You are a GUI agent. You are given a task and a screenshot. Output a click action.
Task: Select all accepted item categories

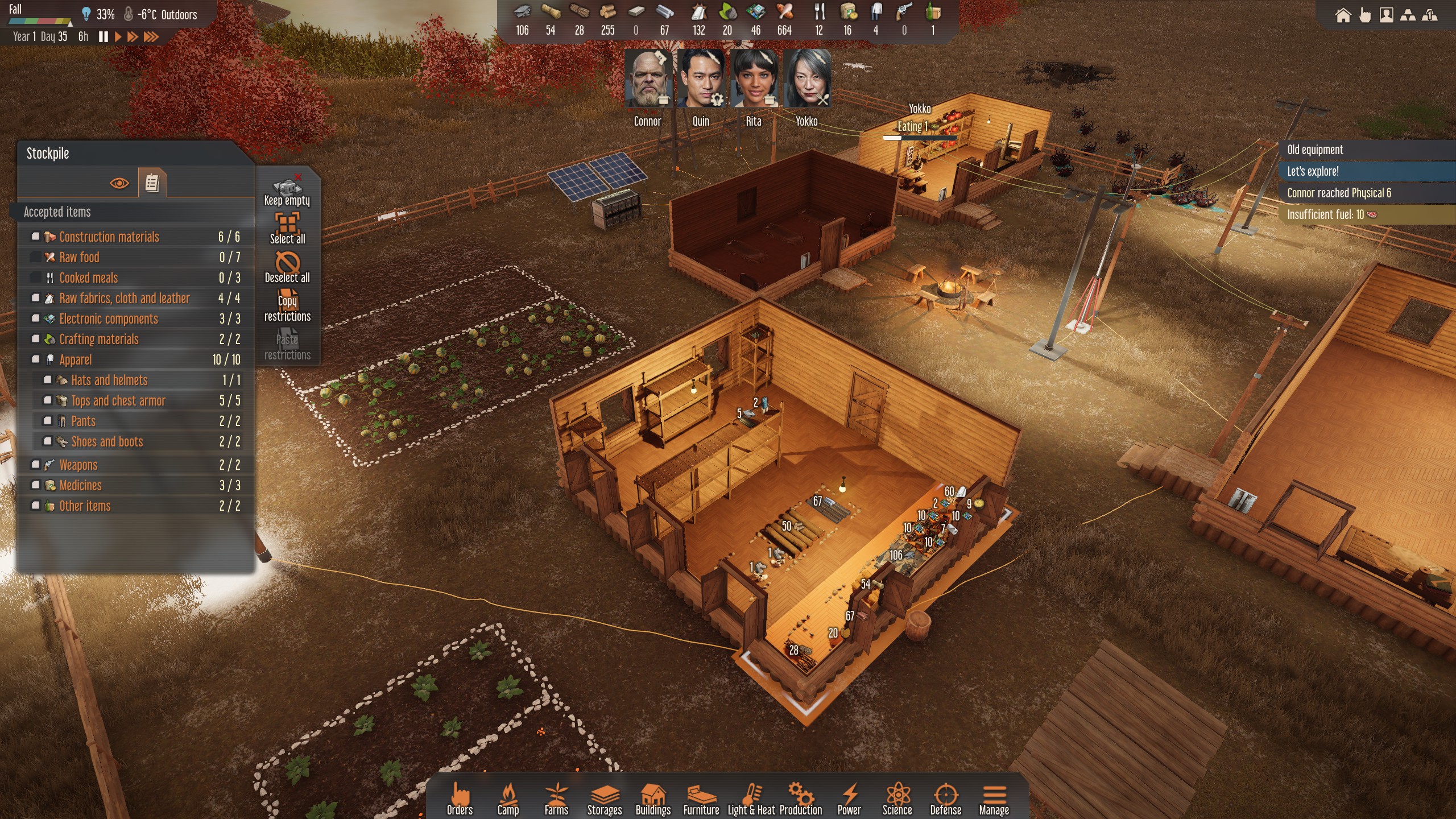coord(287,229)
